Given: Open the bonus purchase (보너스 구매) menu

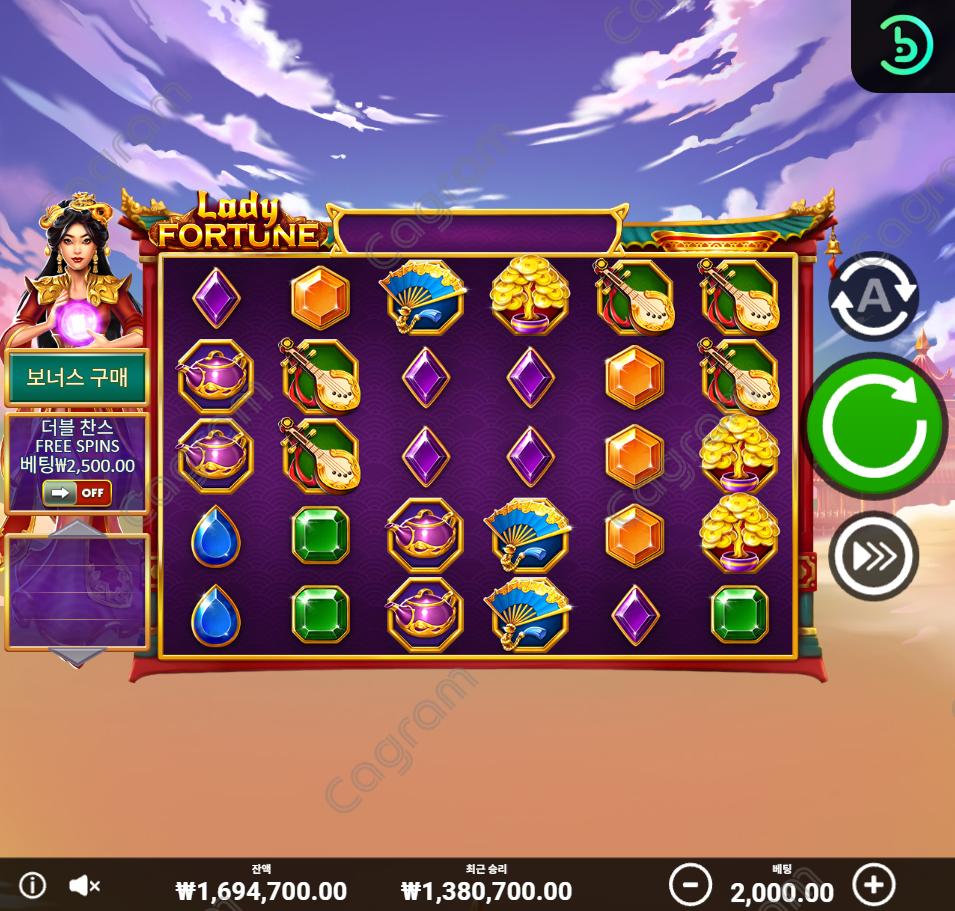Looking at the screenshot, I should 76,379.
